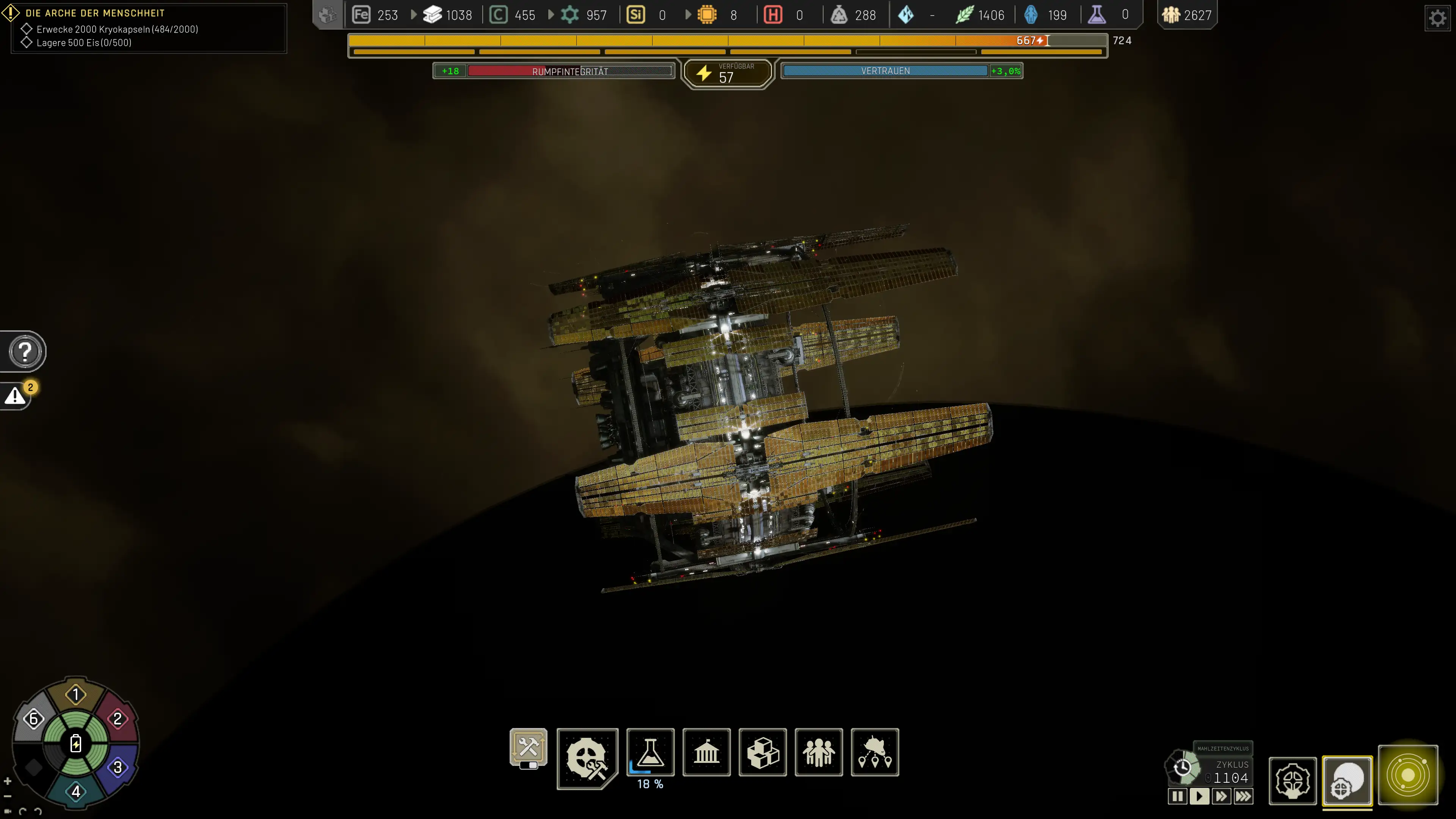Select sector 1 on the sector wheel
The image size is (1456, 819).
(76, 694)
